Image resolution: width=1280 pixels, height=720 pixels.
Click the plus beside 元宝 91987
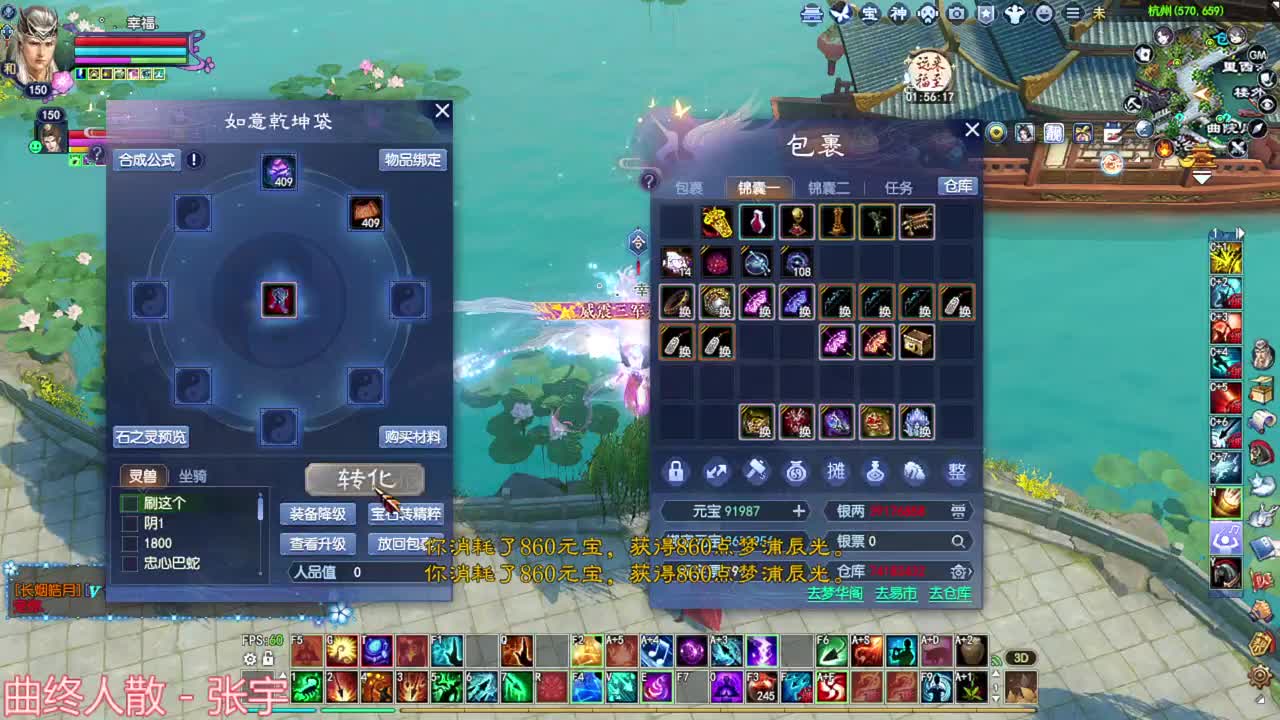pos(800,511)
